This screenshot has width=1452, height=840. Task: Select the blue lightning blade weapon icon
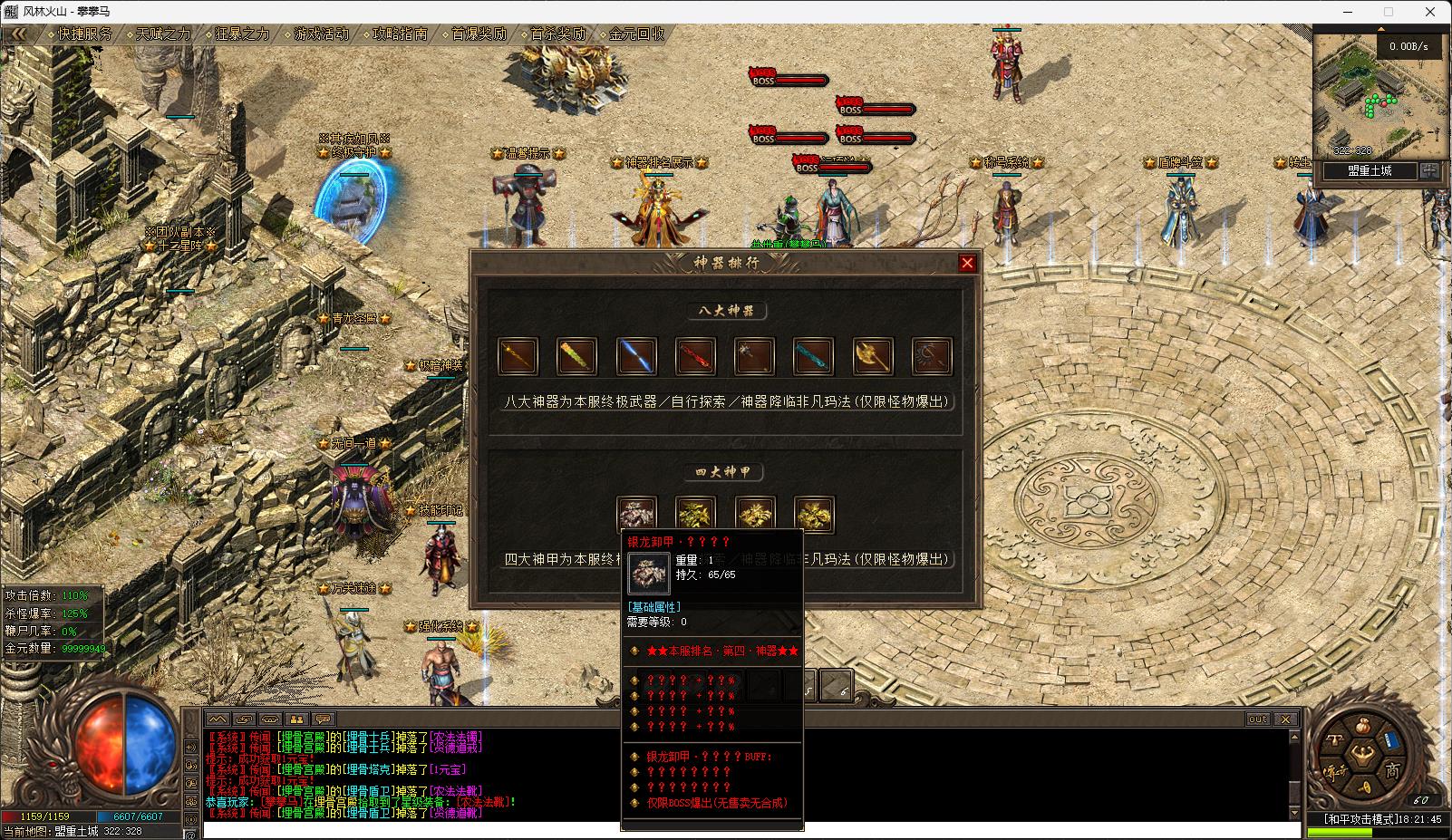coord(636,356)
